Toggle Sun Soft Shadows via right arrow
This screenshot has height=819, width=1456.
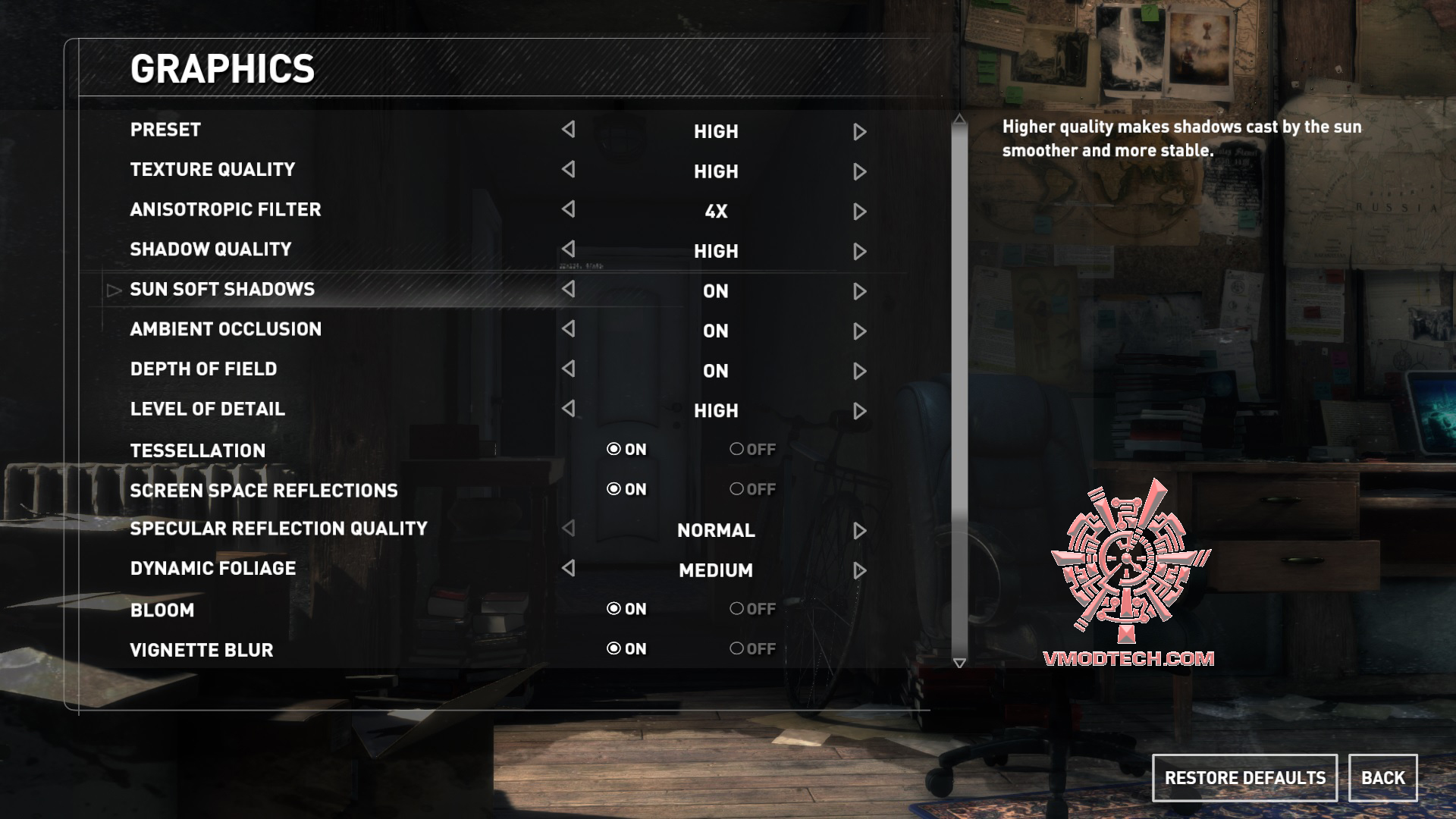(859, 291)
